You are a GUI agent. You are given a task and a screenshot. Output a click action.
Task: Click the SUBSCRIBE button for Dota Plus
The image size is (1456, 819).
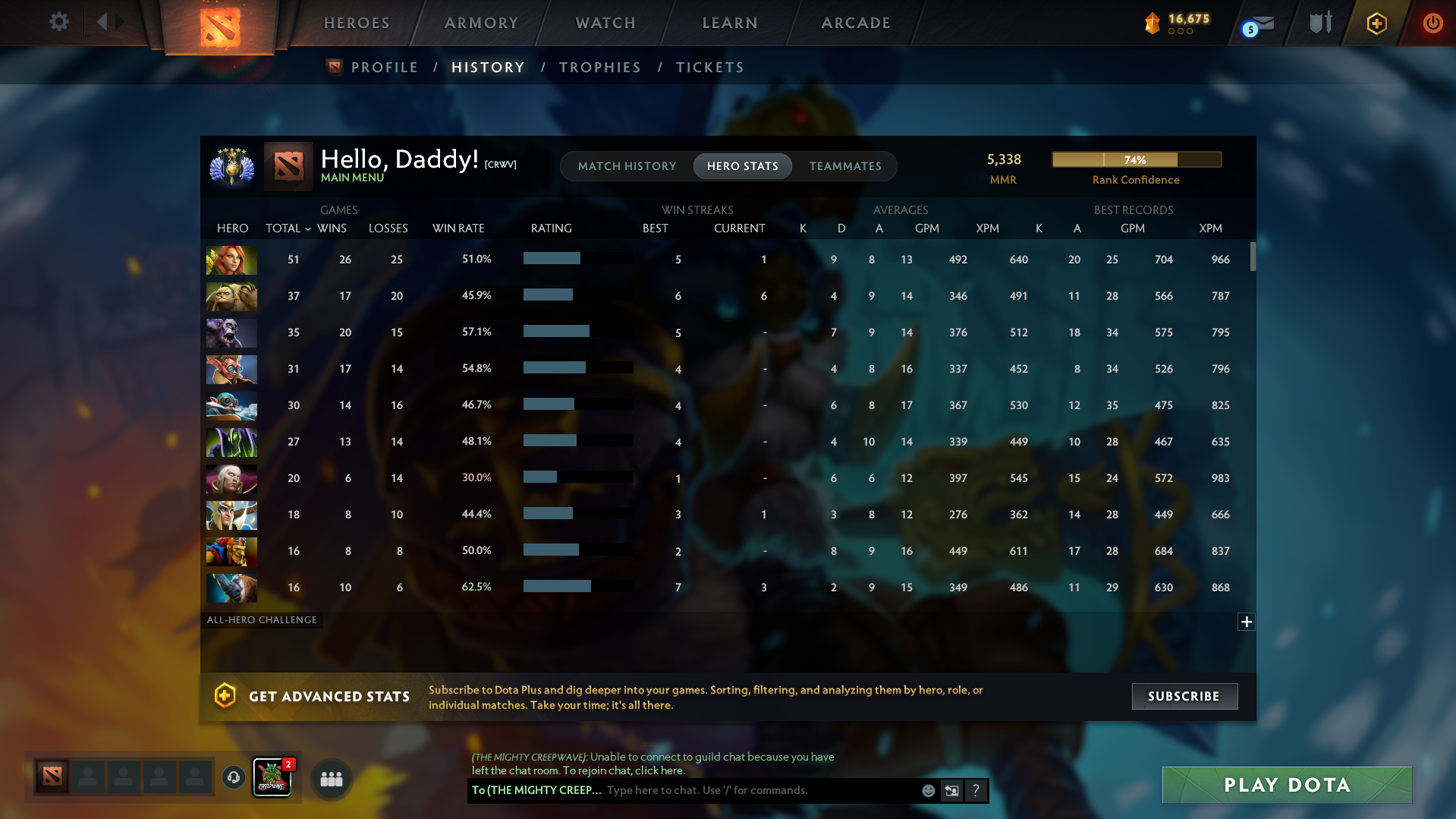[1184, 696]
